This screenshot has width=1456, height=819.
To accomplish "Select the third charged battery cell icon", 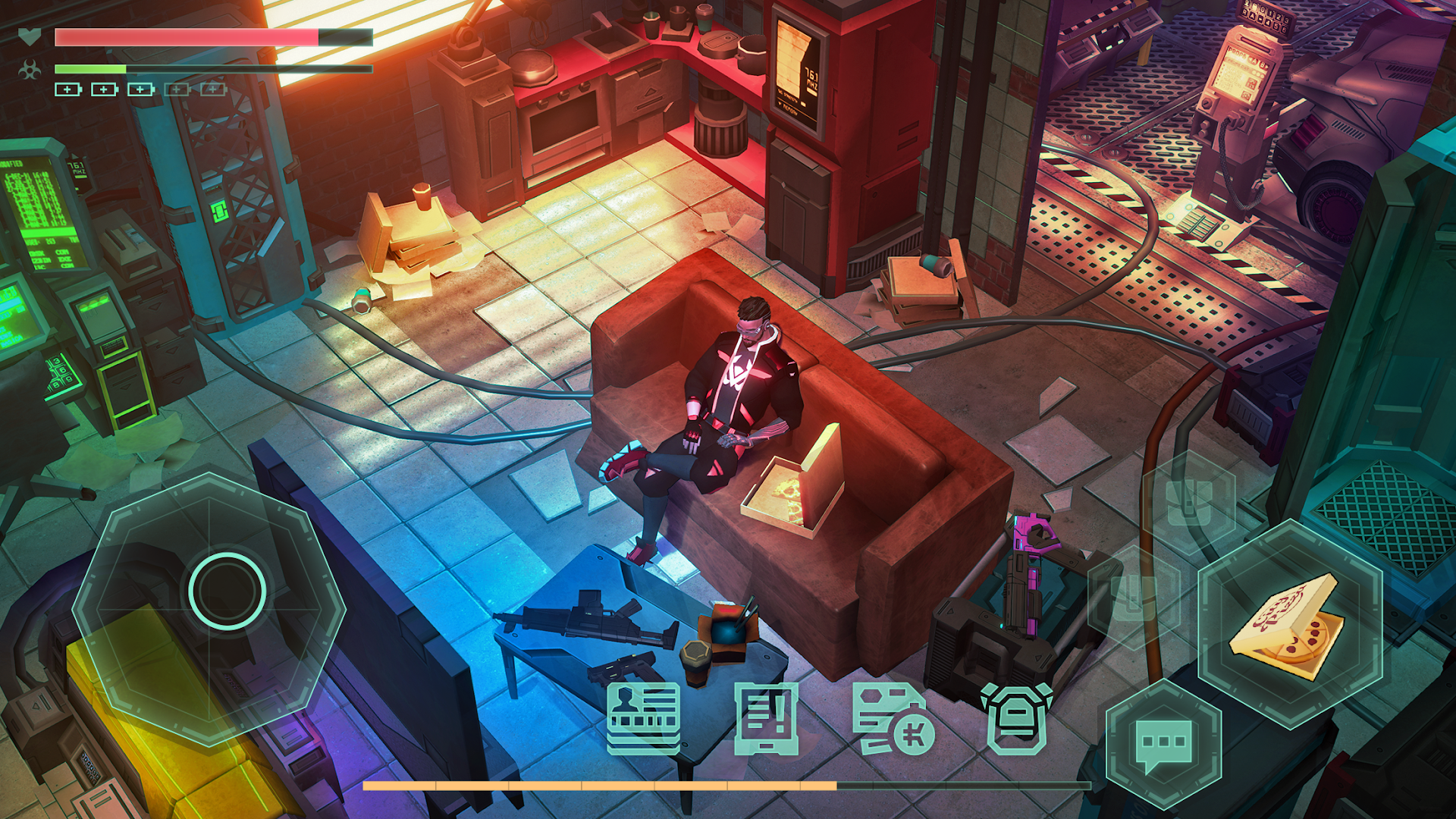I will tap(139, 89).
